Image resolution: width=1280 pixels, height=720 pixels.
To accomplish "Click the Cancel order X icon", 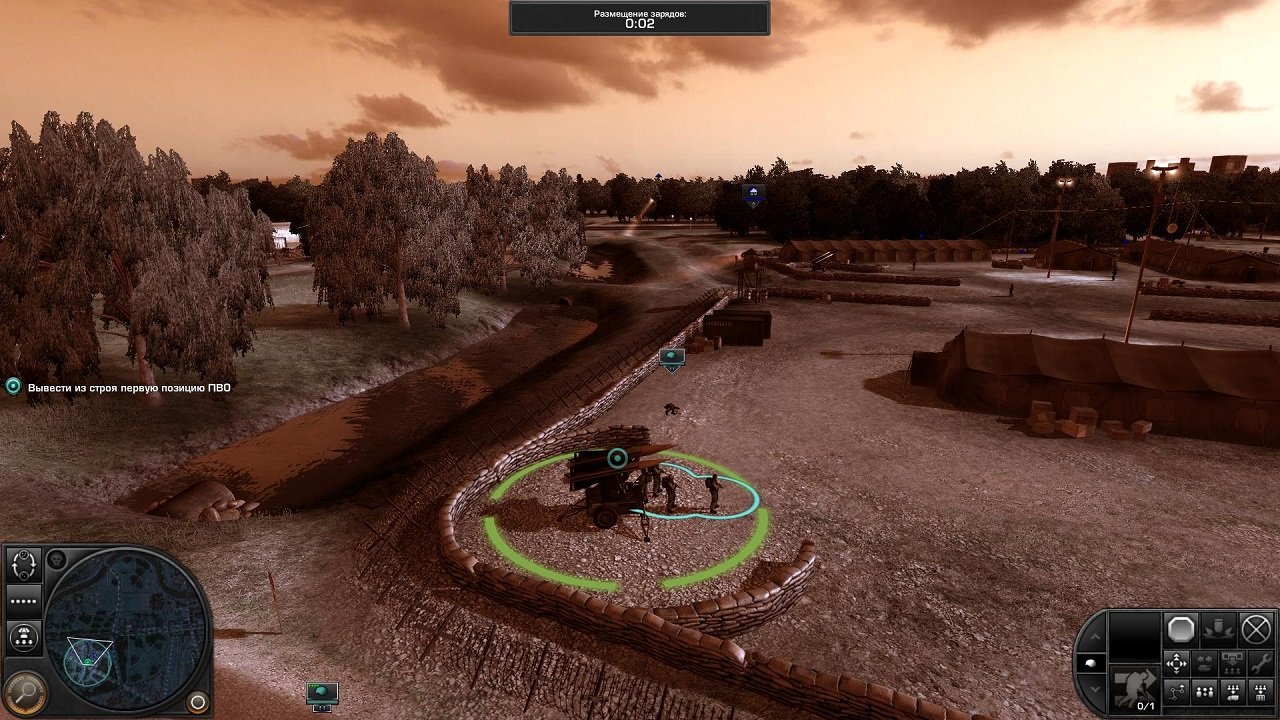I will pos(1257,628).
